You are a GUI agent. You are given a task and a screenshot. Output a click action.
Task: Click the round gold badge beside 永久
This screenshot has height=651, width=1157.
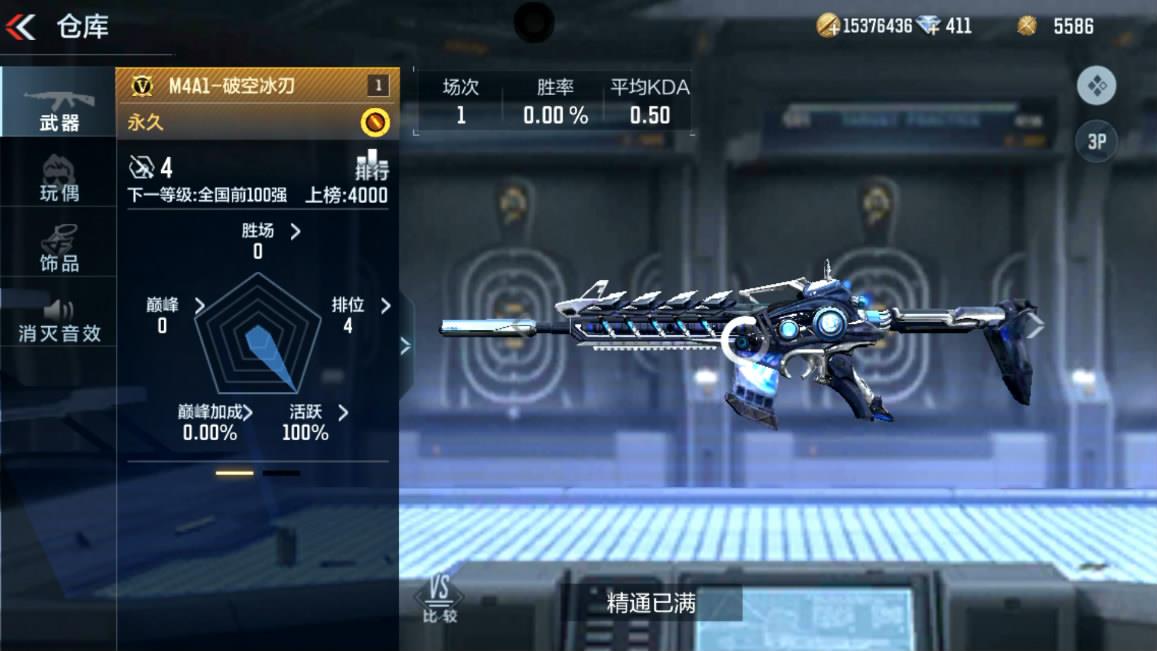pyautogui.click(x=375, y=122)
